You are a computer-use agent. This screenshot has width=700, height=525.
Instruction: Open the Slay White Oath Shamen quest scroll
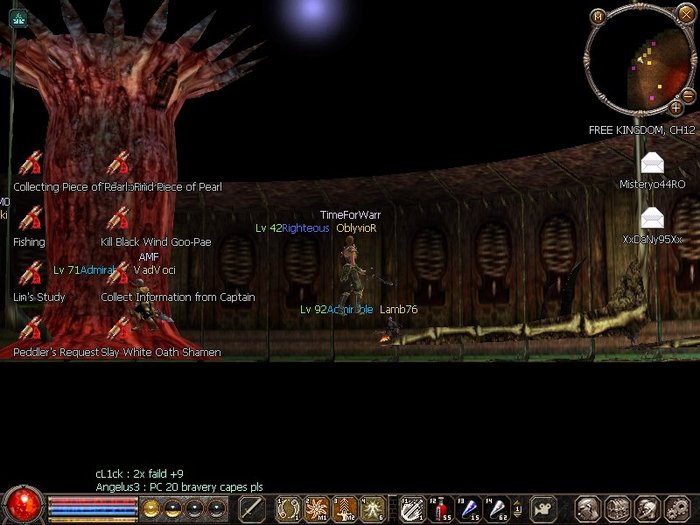point(118,328)
